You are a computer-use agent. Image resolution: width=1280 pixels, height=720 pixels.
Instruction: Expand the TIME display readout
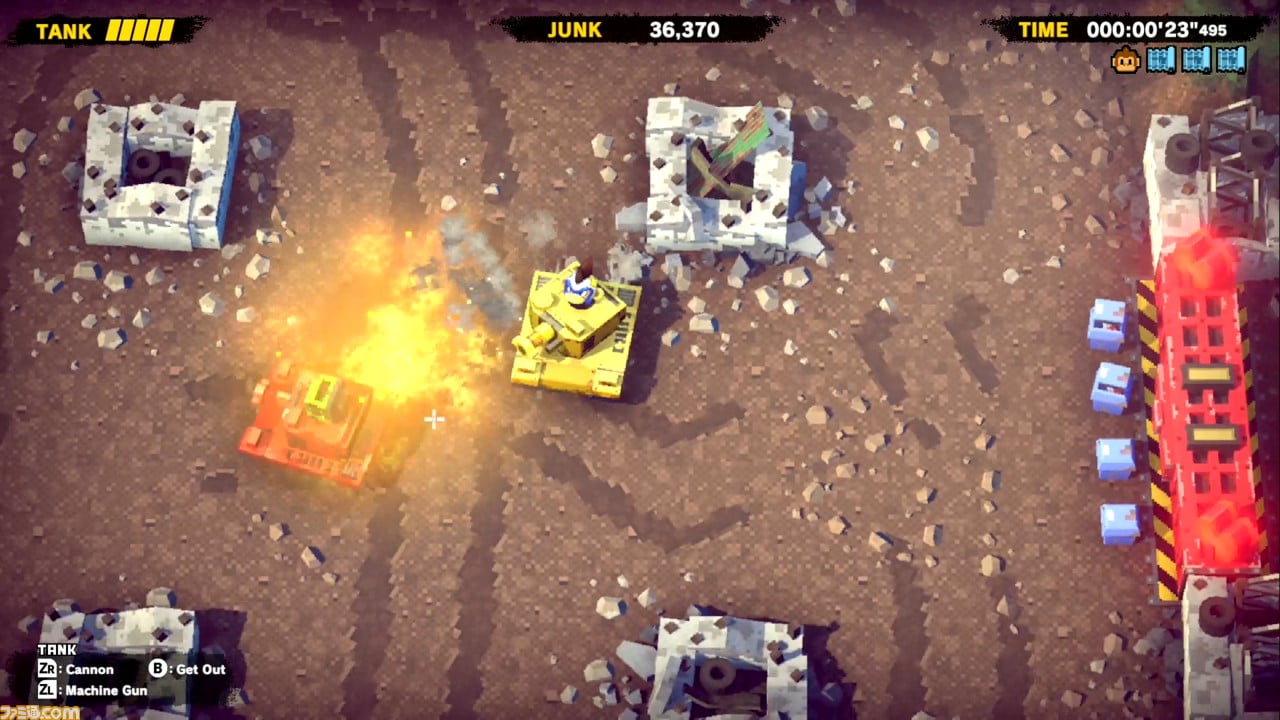click(1156, 30)
